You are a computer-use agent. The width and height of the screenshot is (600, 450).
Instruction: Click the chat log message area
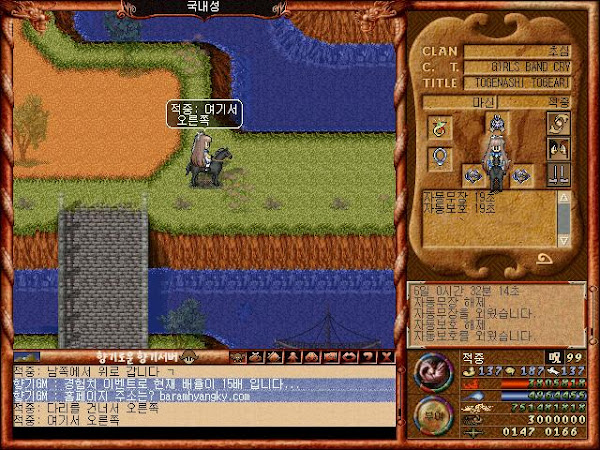(200, 398)
